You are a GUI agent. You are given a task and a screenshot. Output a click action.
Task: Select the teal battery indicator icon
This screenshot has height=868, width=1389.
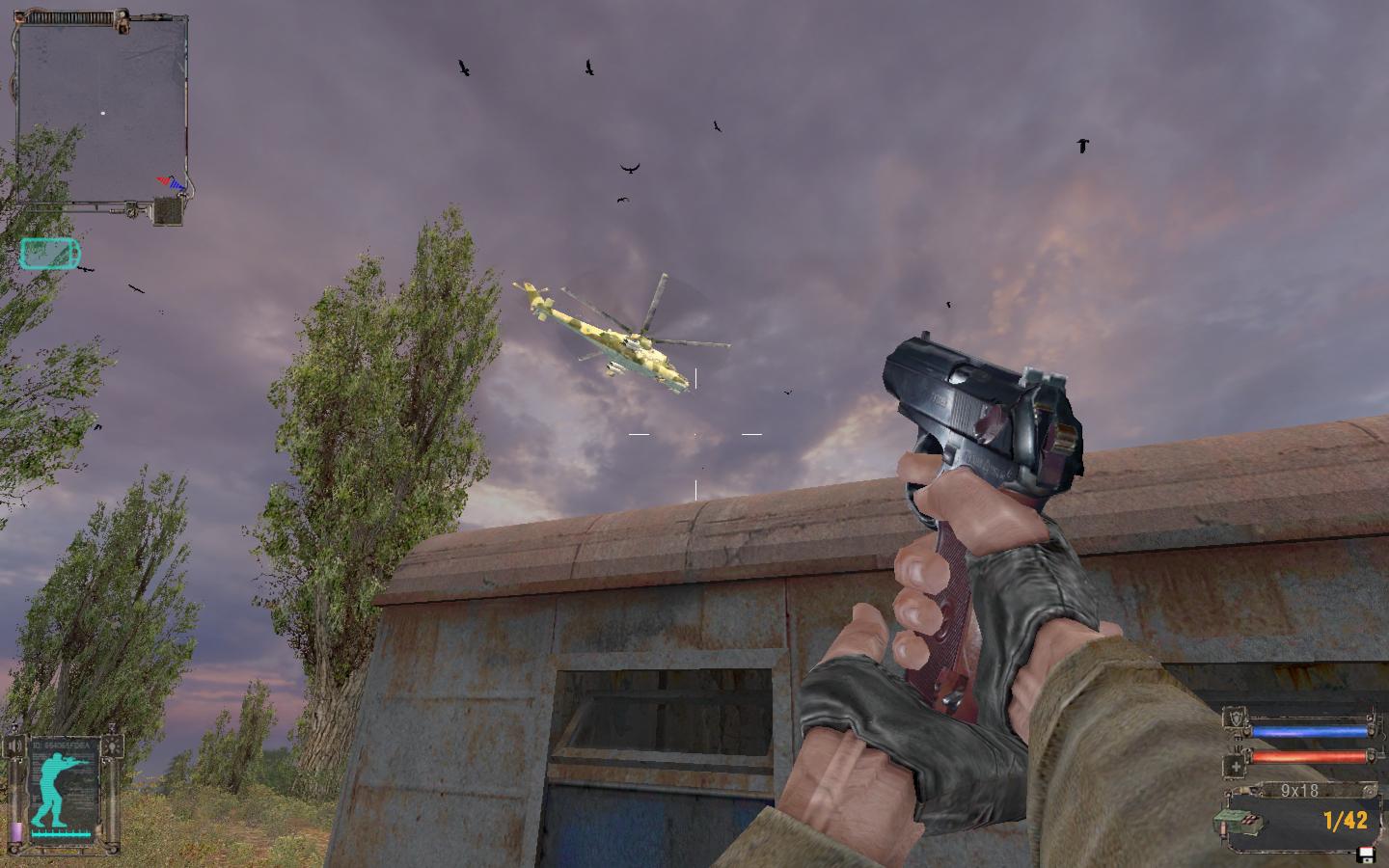pos(50,254)
